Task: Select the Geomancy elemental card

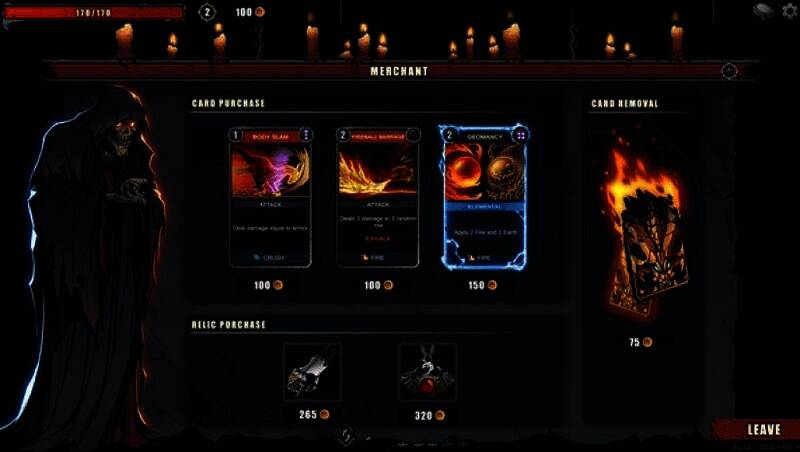Action: (x=485, y=198)
